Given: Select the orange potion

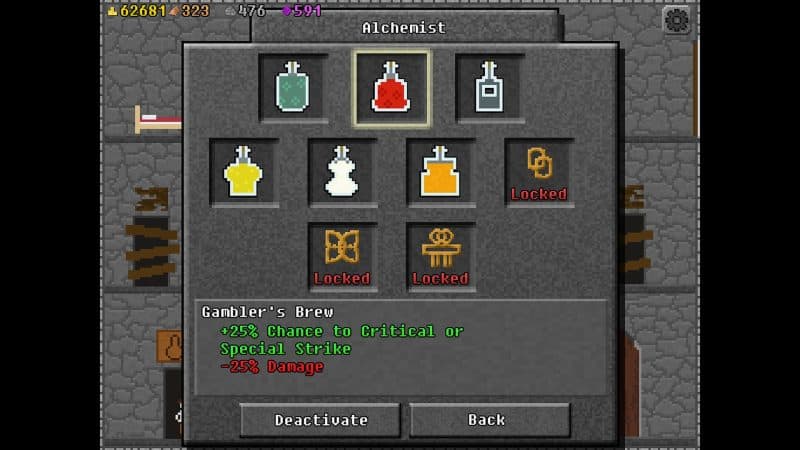Looking at the screenshot, I should pyautogui.click(x=440, y=172).
